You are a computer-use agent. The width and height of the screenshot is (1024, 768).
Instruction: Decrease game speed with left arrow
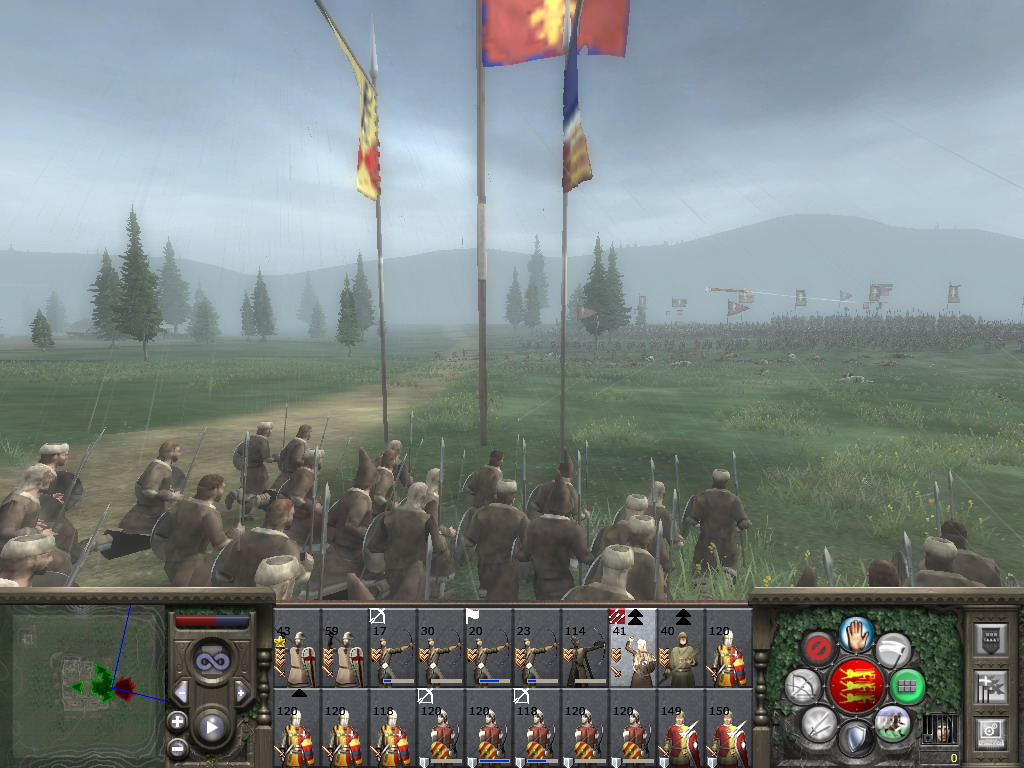coord(182,692)
